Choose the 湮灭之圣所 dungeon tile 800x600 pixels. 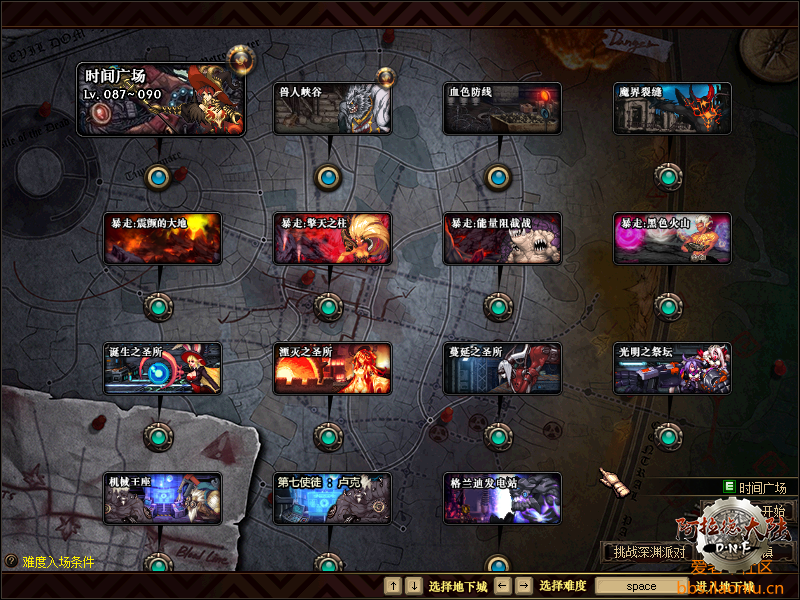(333, 368)
